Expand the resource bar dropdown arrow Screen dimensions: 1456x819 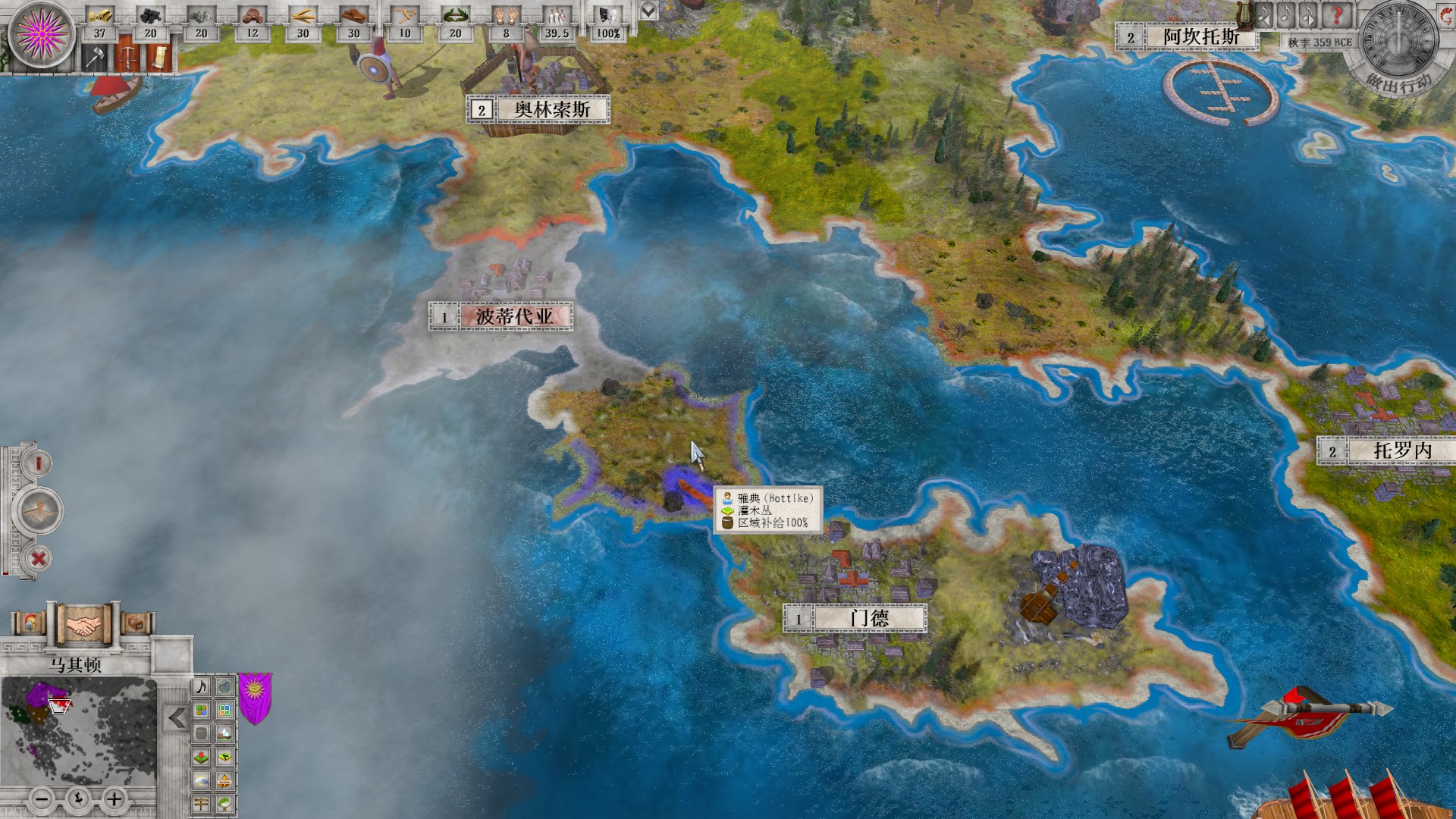tap(648, 11)
